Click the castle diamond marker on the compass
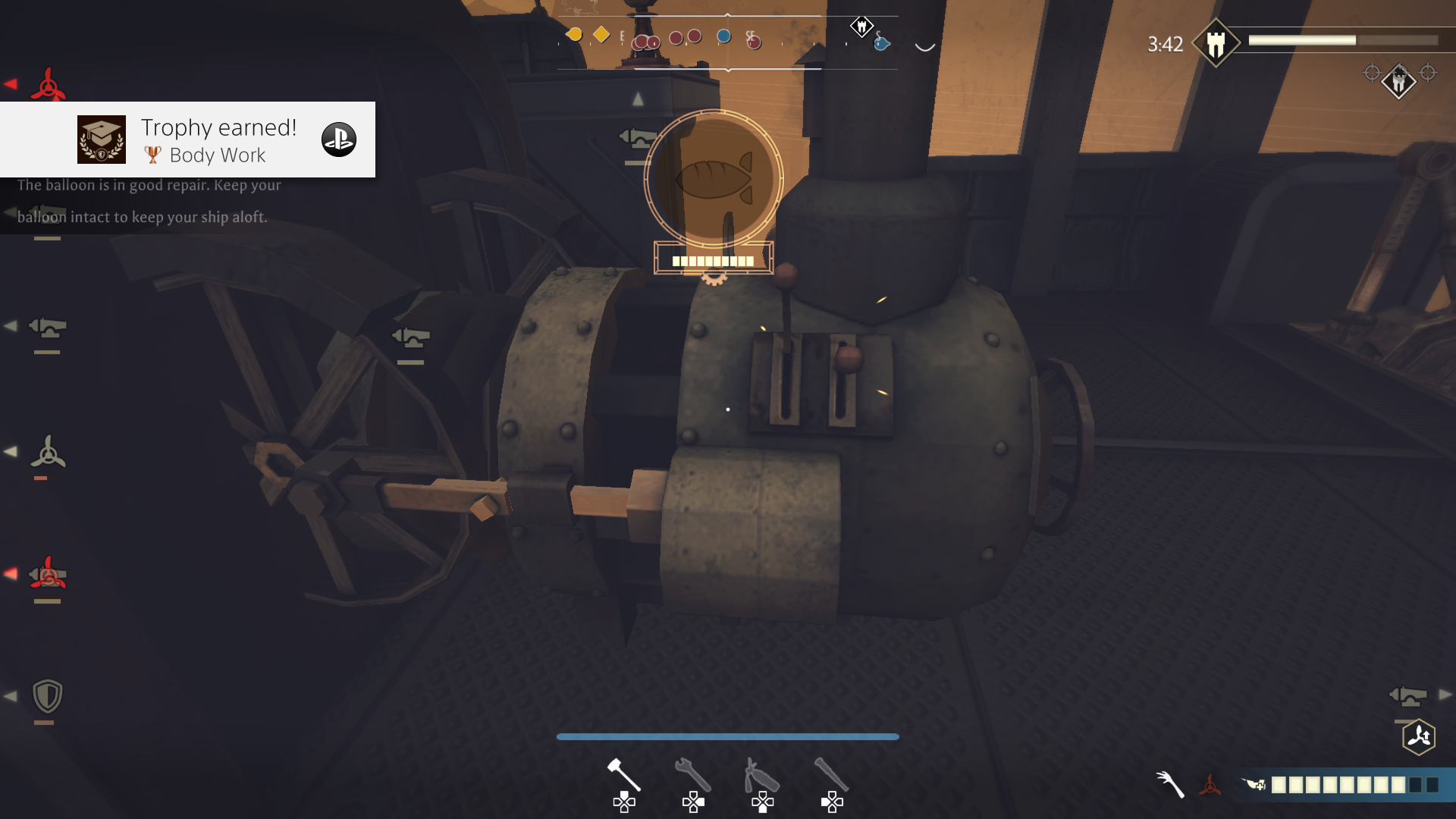The image size is (1456, 819). [x=861, y=25]
